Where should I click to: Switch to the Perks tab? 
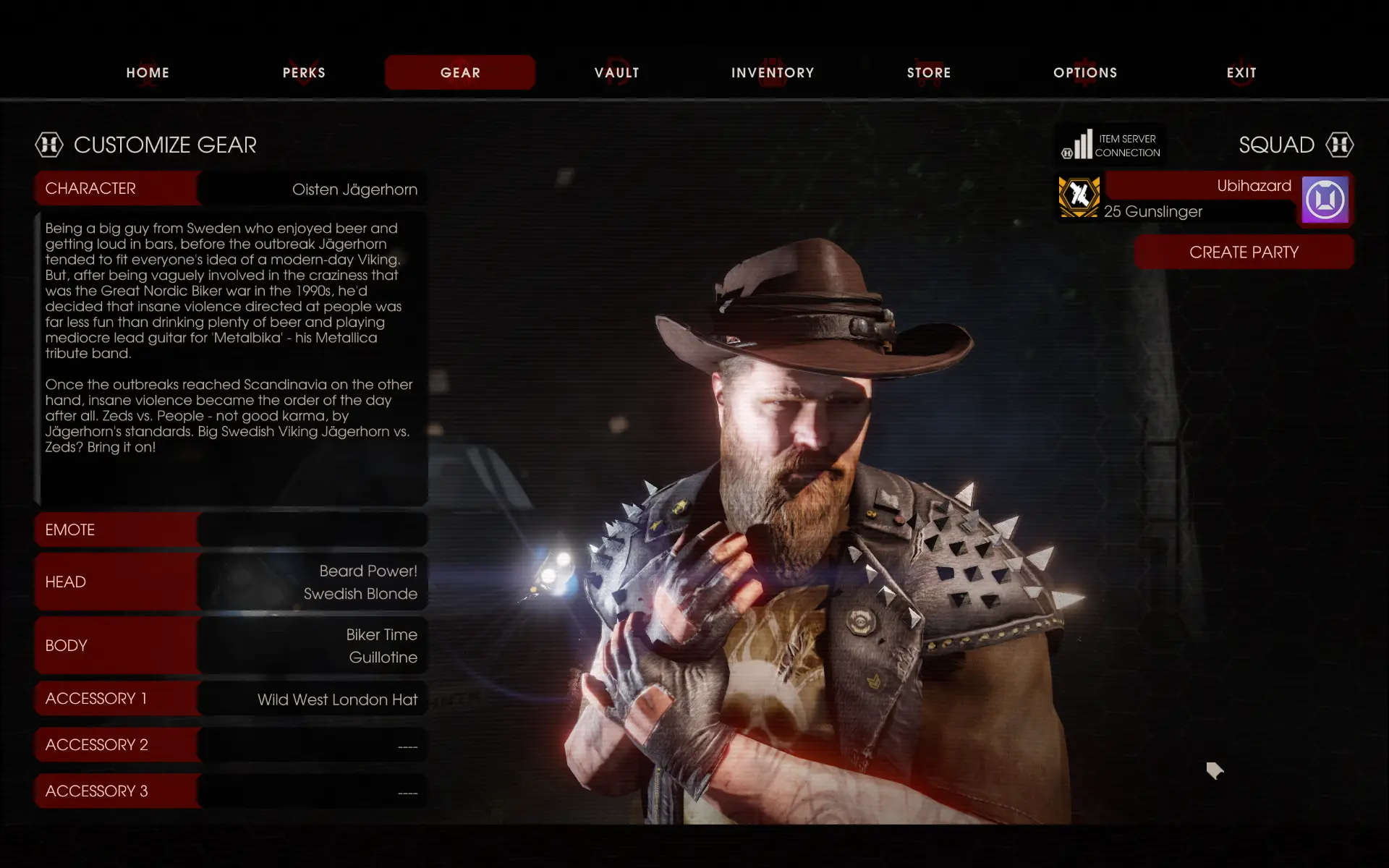point(304,72)
